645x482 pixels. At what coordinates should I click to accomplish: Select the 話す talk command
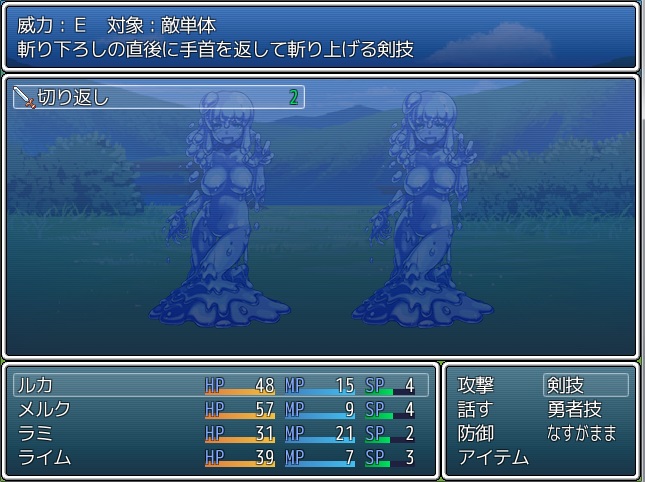tap(476, 409)
